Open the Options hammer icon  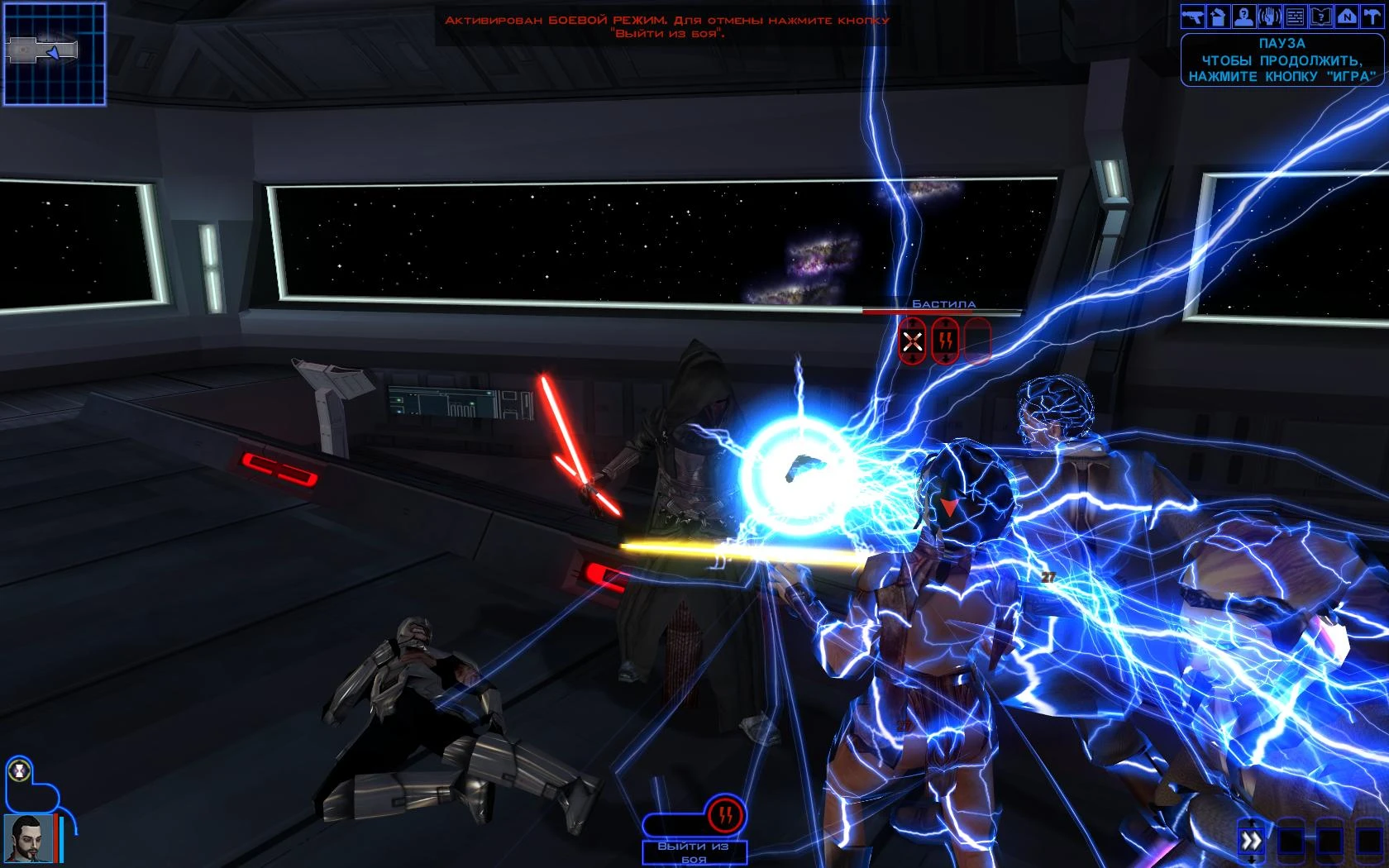click(x=1372, y=15)
